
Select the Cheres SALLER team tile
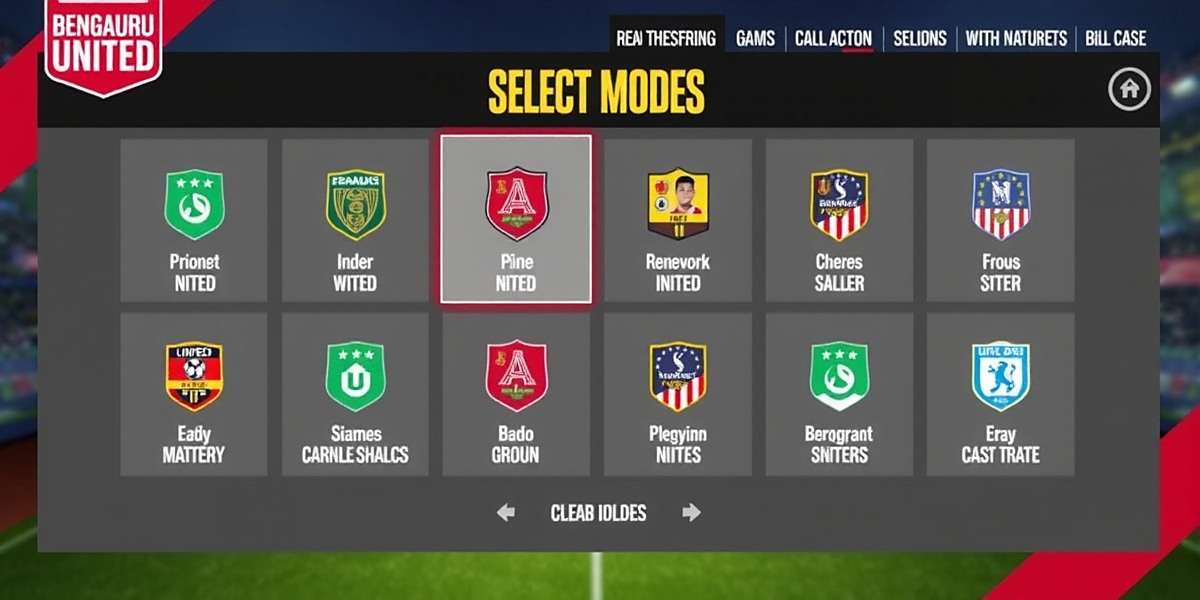839,220
